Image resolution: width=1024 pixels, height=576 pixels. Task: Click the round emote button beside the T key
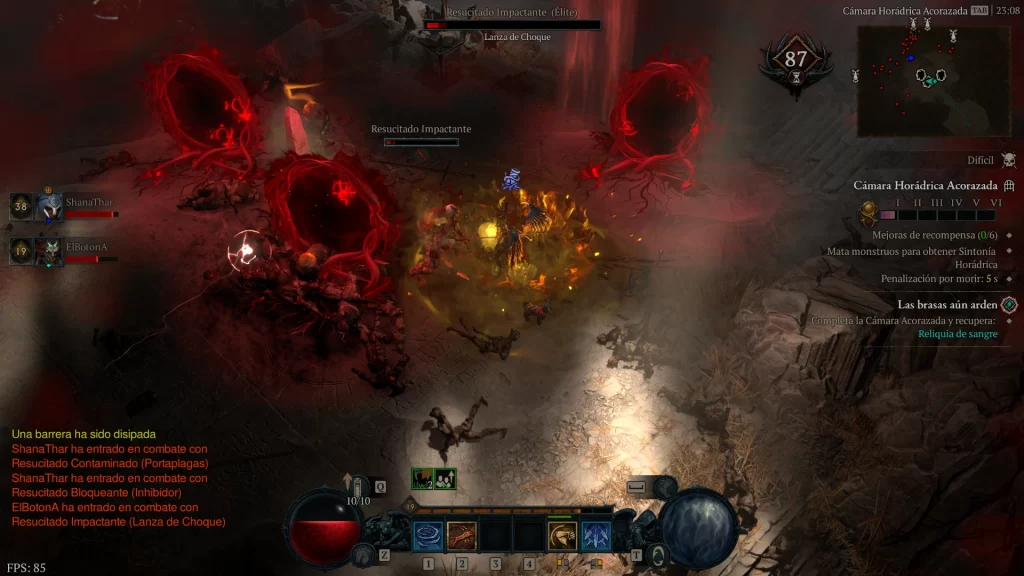point(657,554)
